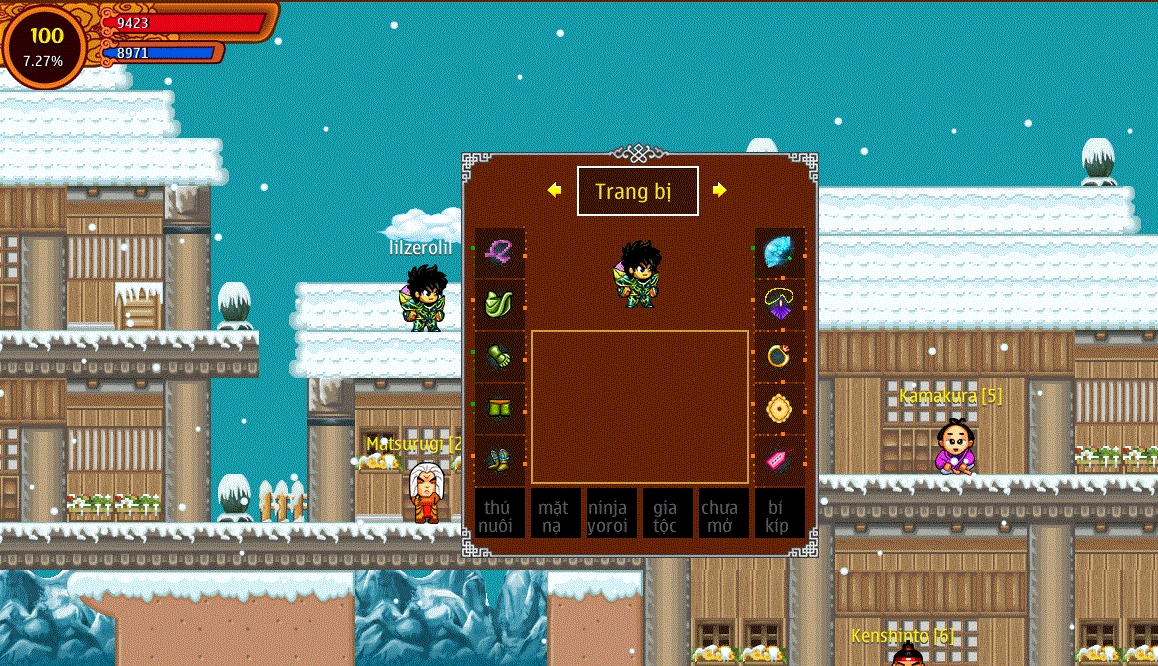The width and height of the screenshot is (1158, 666).
Task: Open the gia tộc clan slot
Action: (x=666, y=513)
